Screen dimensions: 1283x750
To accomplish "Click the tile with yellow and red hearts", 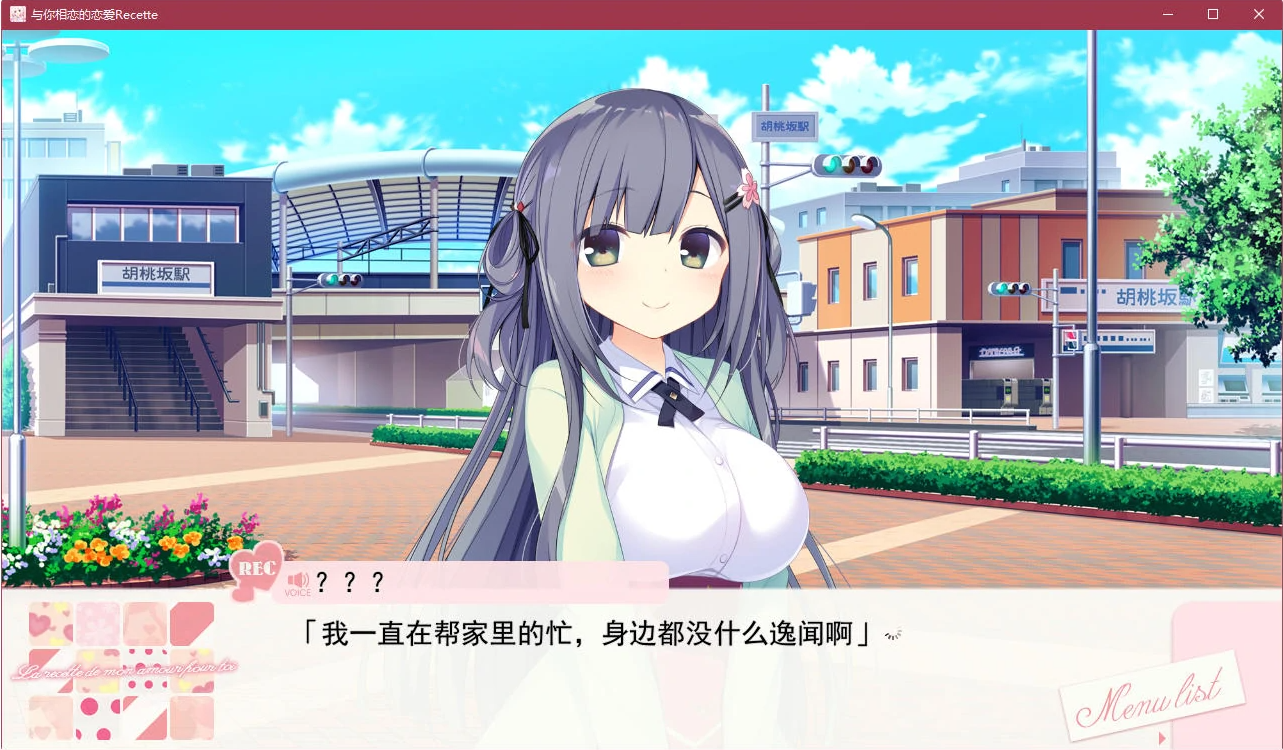I will [x=98, y=670].
